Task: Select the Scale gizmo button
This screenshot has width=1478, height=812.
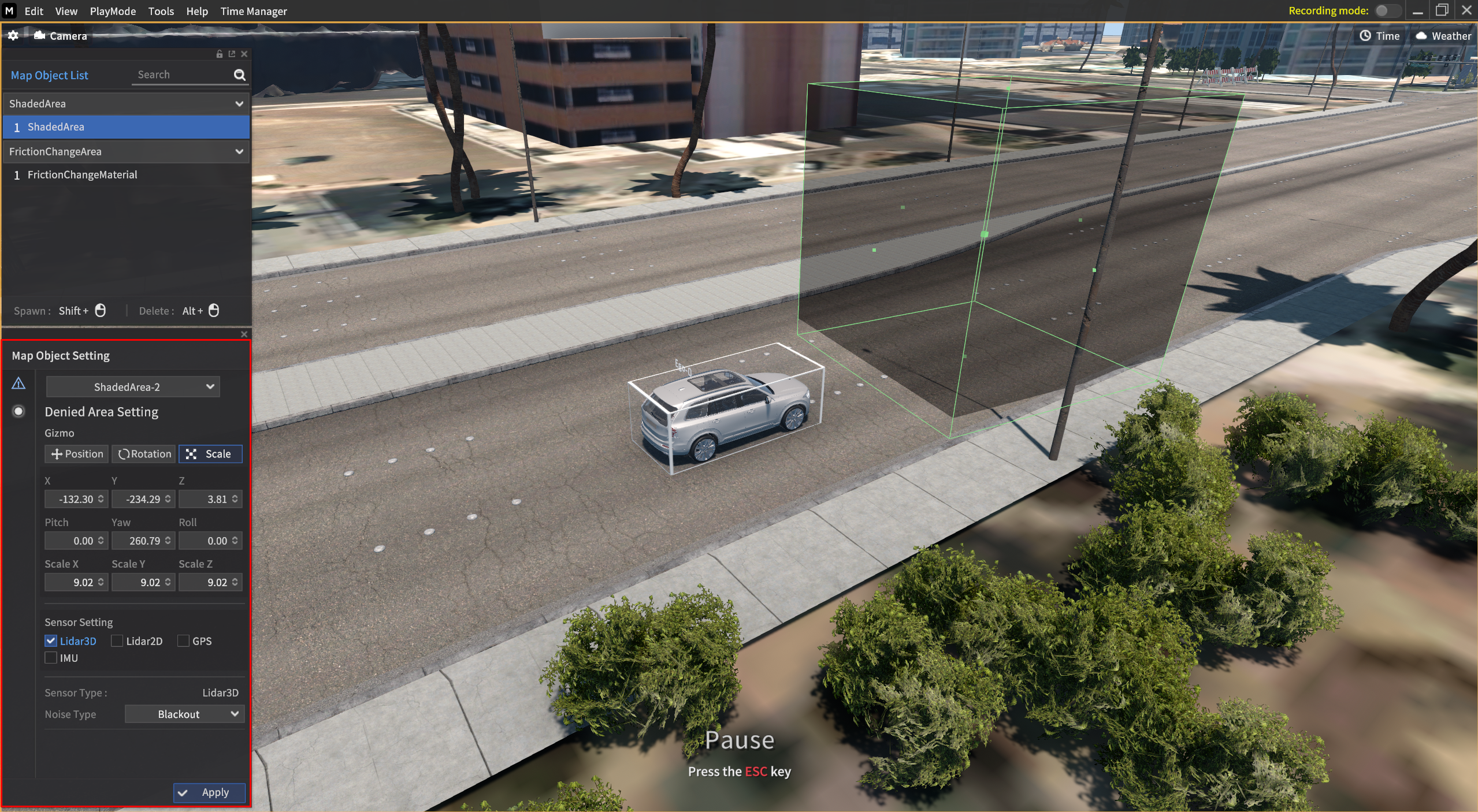Action: pyautogui.click(x=210, y=454)
